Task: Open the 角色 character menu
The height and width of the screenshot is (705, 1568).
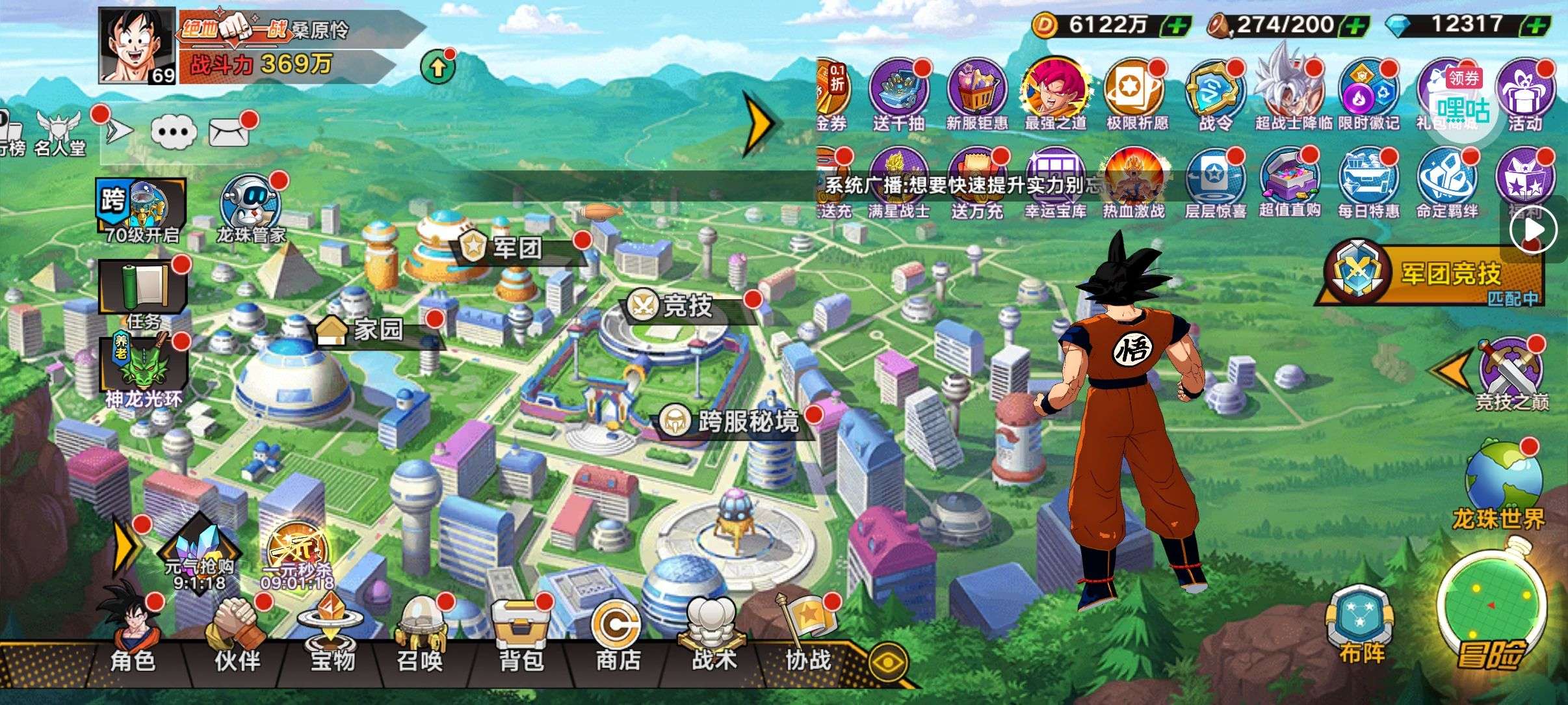Action: pyautogui.click(x=133, y=634)
